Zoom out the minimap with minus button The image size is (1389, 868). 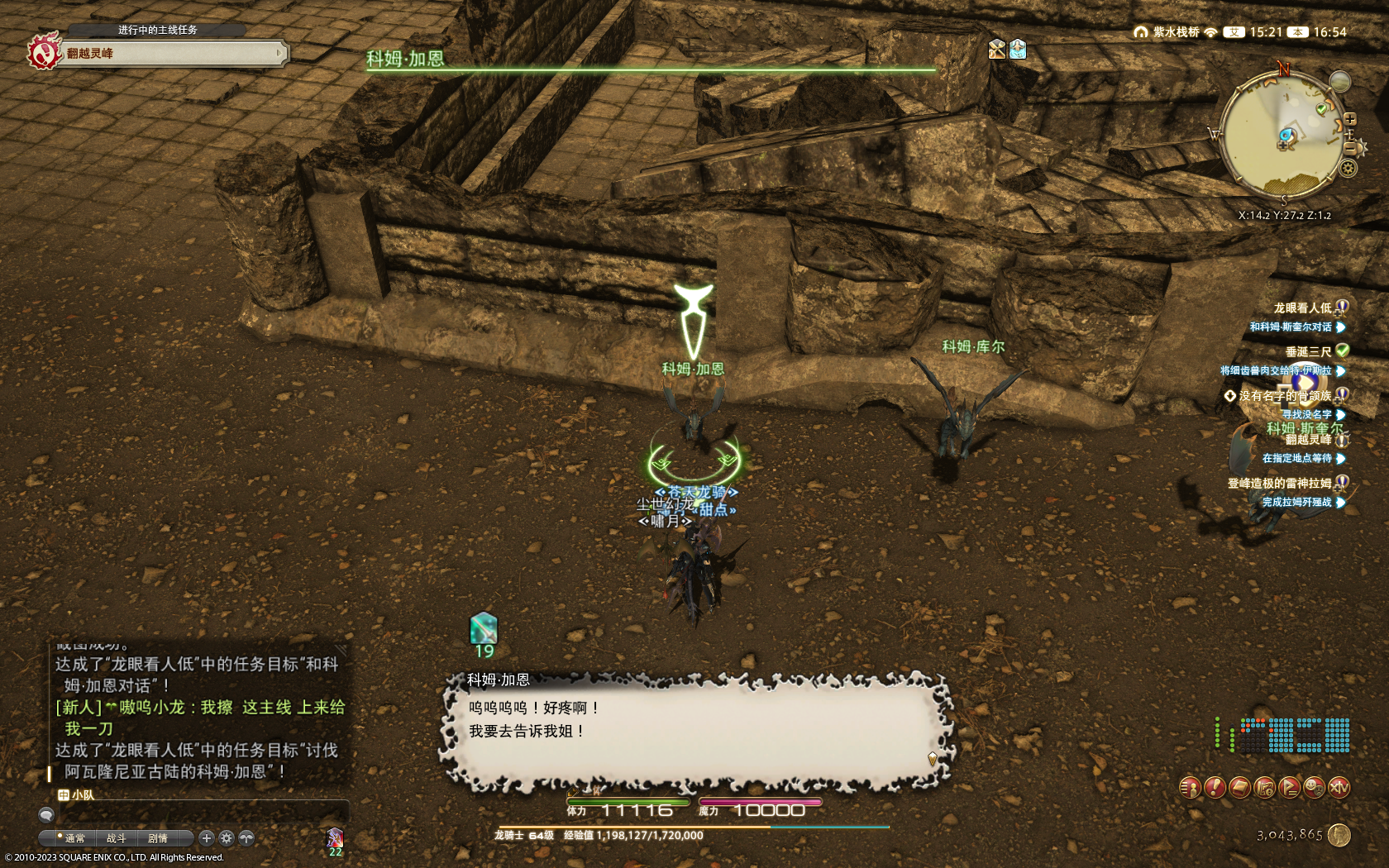(x=1349, y=148)
